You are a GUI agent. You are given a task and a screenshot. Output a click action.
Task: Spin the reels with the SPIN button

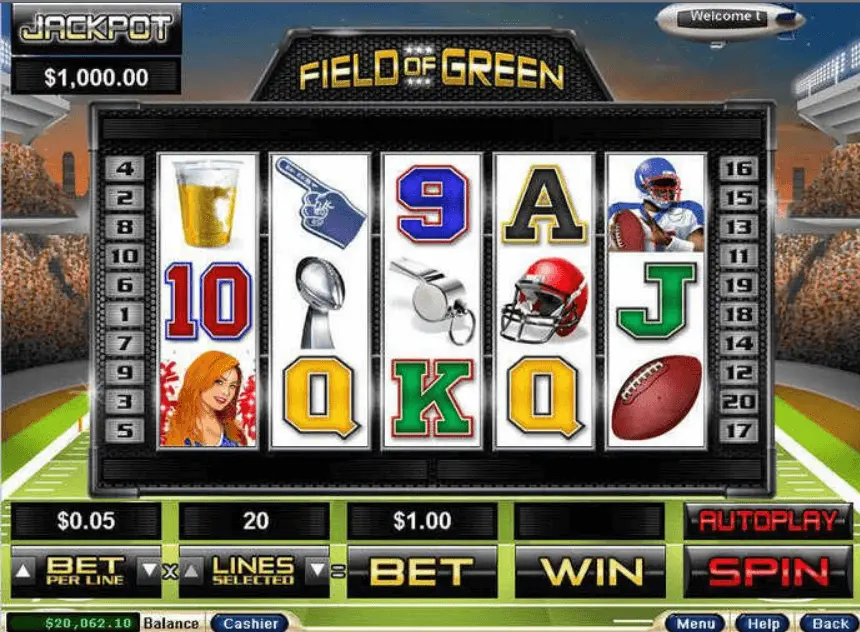(x=769, y=571)
